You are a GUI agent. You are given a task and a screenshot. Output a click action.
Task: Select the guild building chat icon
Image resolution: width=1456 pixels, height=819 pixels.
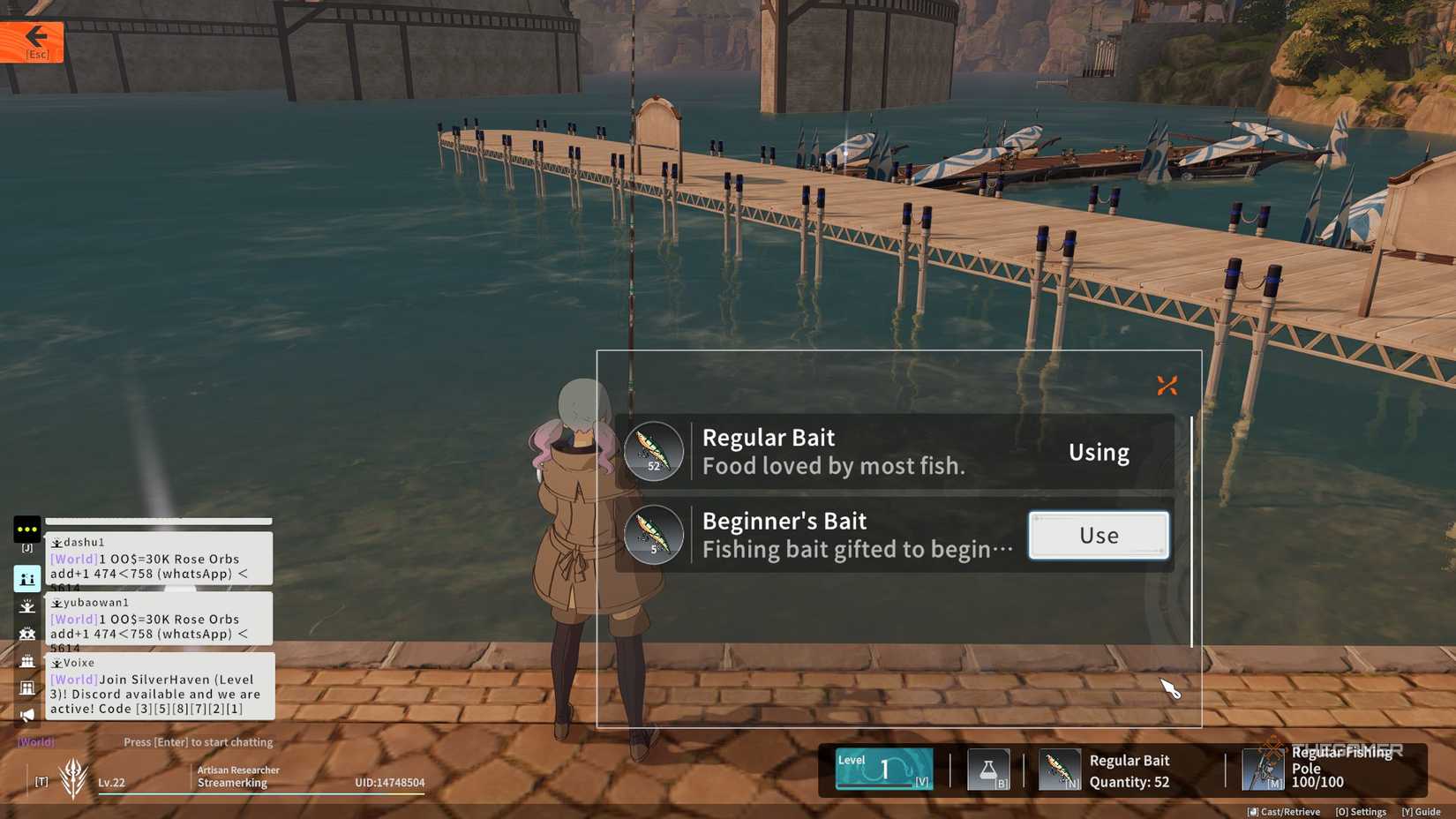tap(26, 687)
